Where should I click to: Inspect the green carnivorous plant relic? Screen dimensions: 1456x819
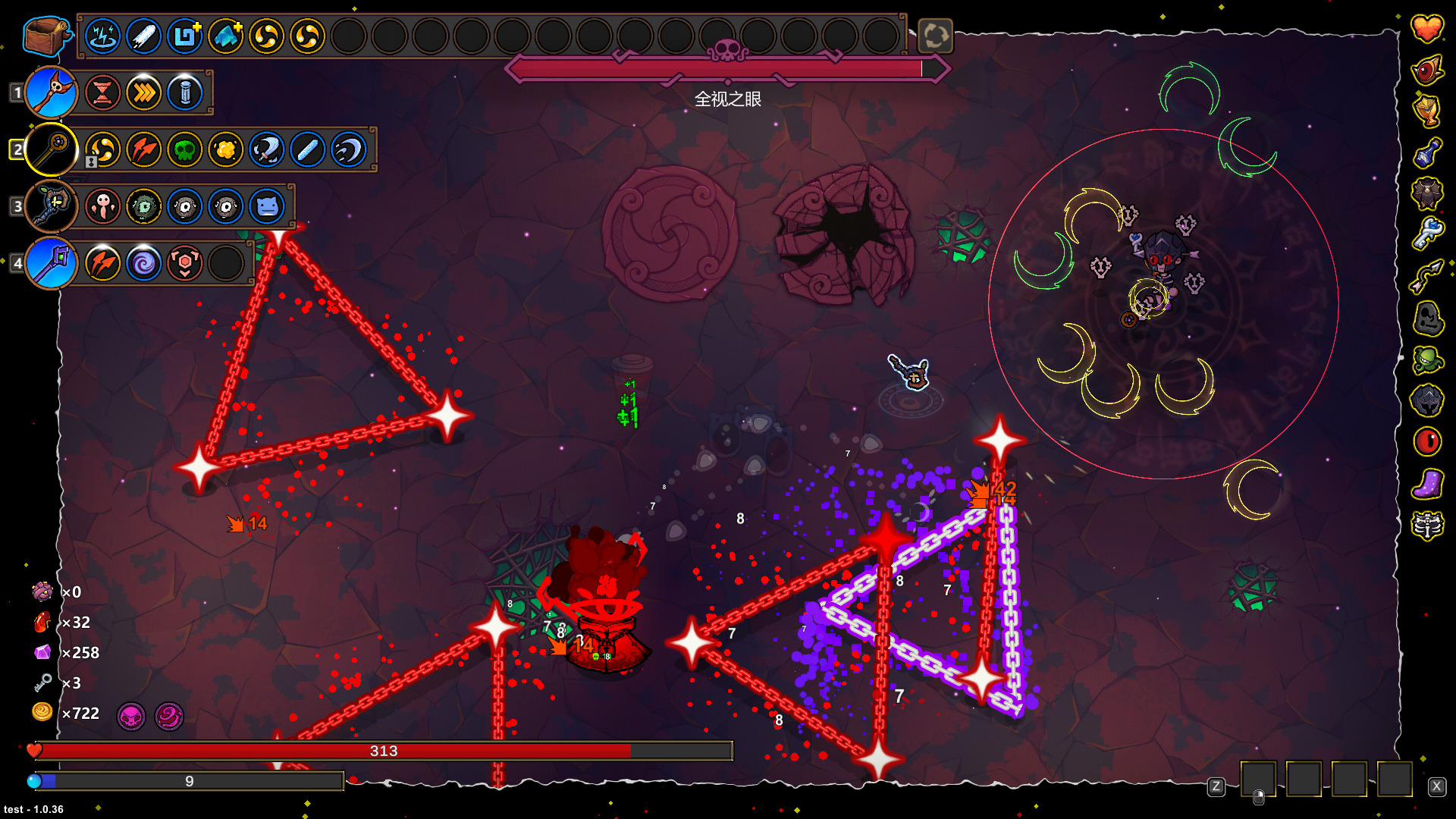coord(1426,359)
